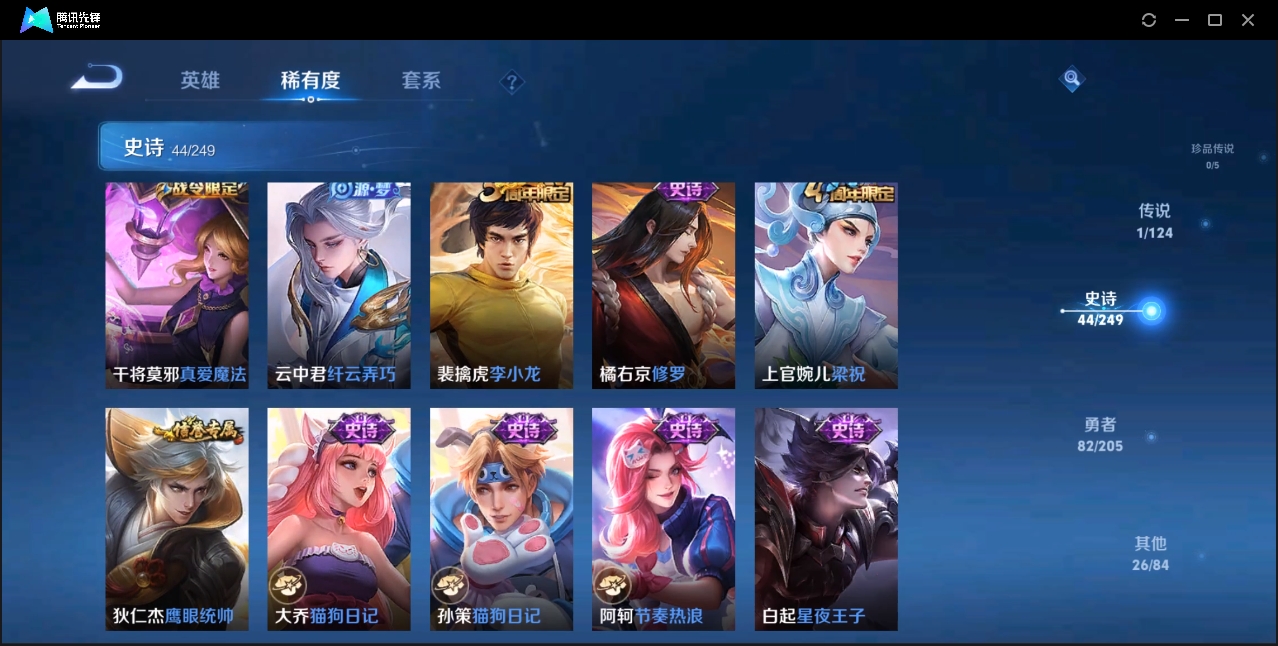Show the 其他 rarity section
The height and width of the screenshot is (646, 1278).
1150,553
